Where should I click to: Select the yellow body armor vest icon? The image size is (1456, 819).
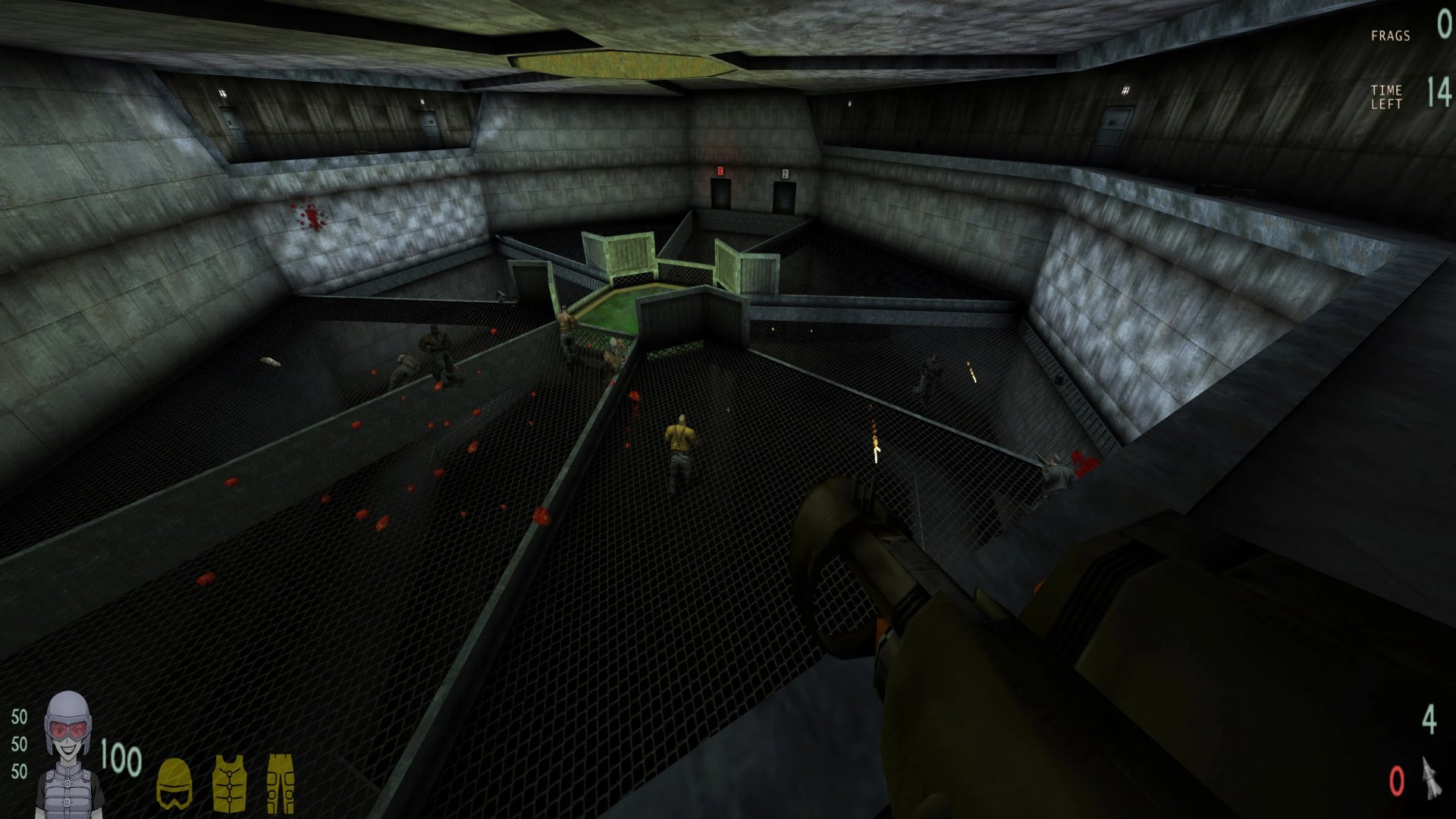click(x=228, y=783)
